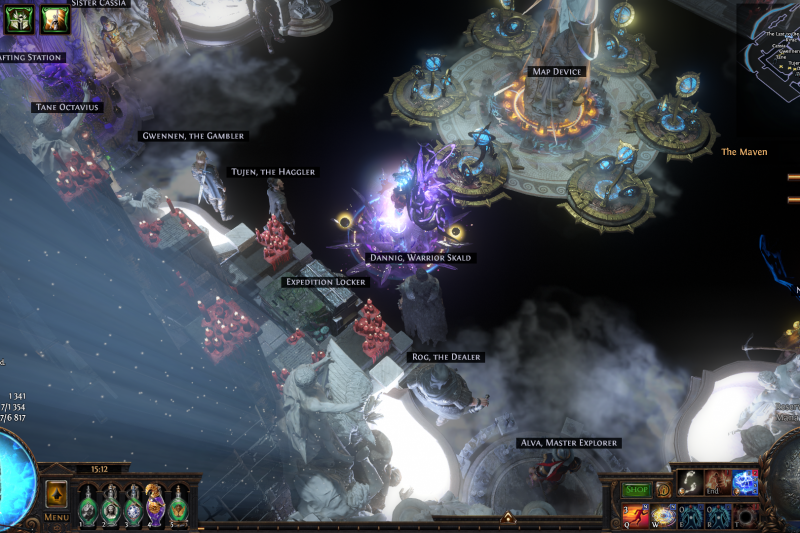Select the footprints move skill icon
800x533 pixels.
tap(690, 482)
